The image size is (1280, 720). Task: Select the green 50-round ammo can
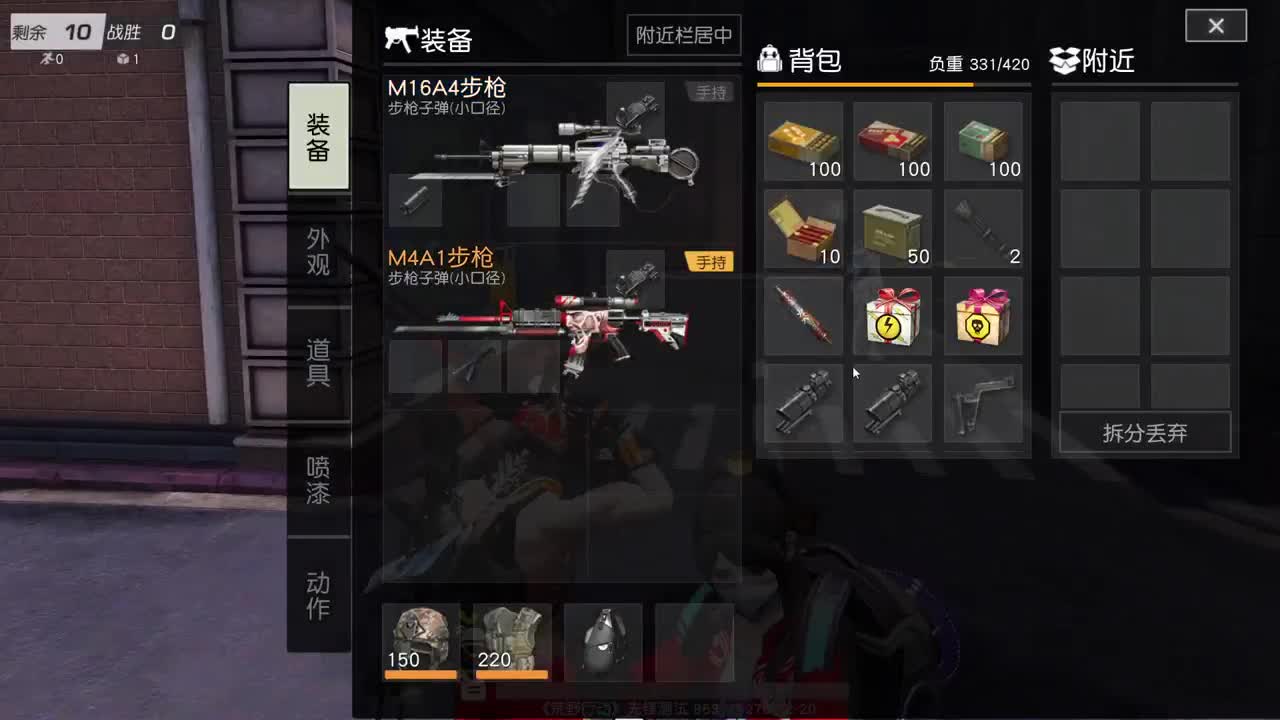coord(893,229)
